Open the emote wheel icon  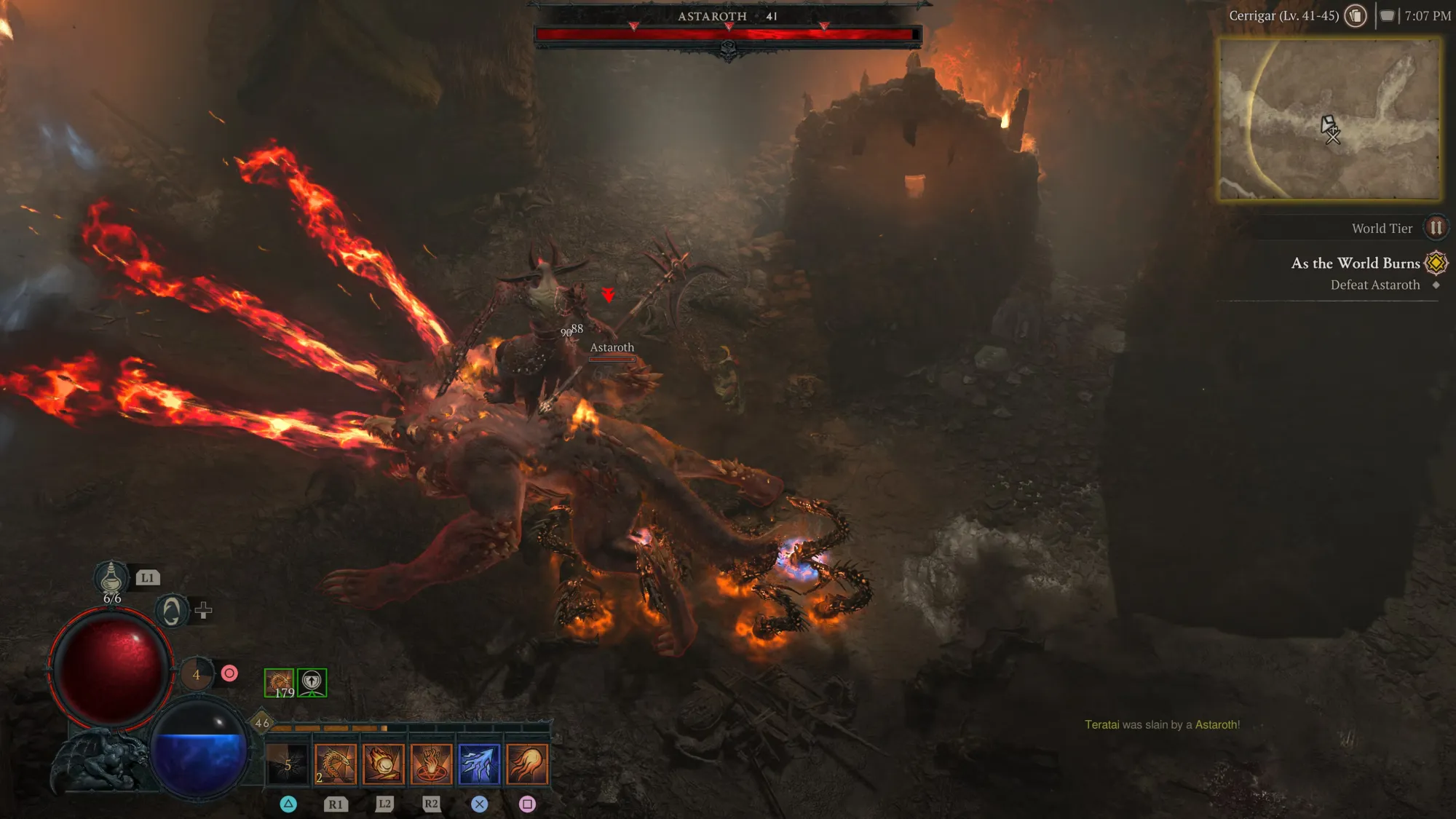coord(172,610)
